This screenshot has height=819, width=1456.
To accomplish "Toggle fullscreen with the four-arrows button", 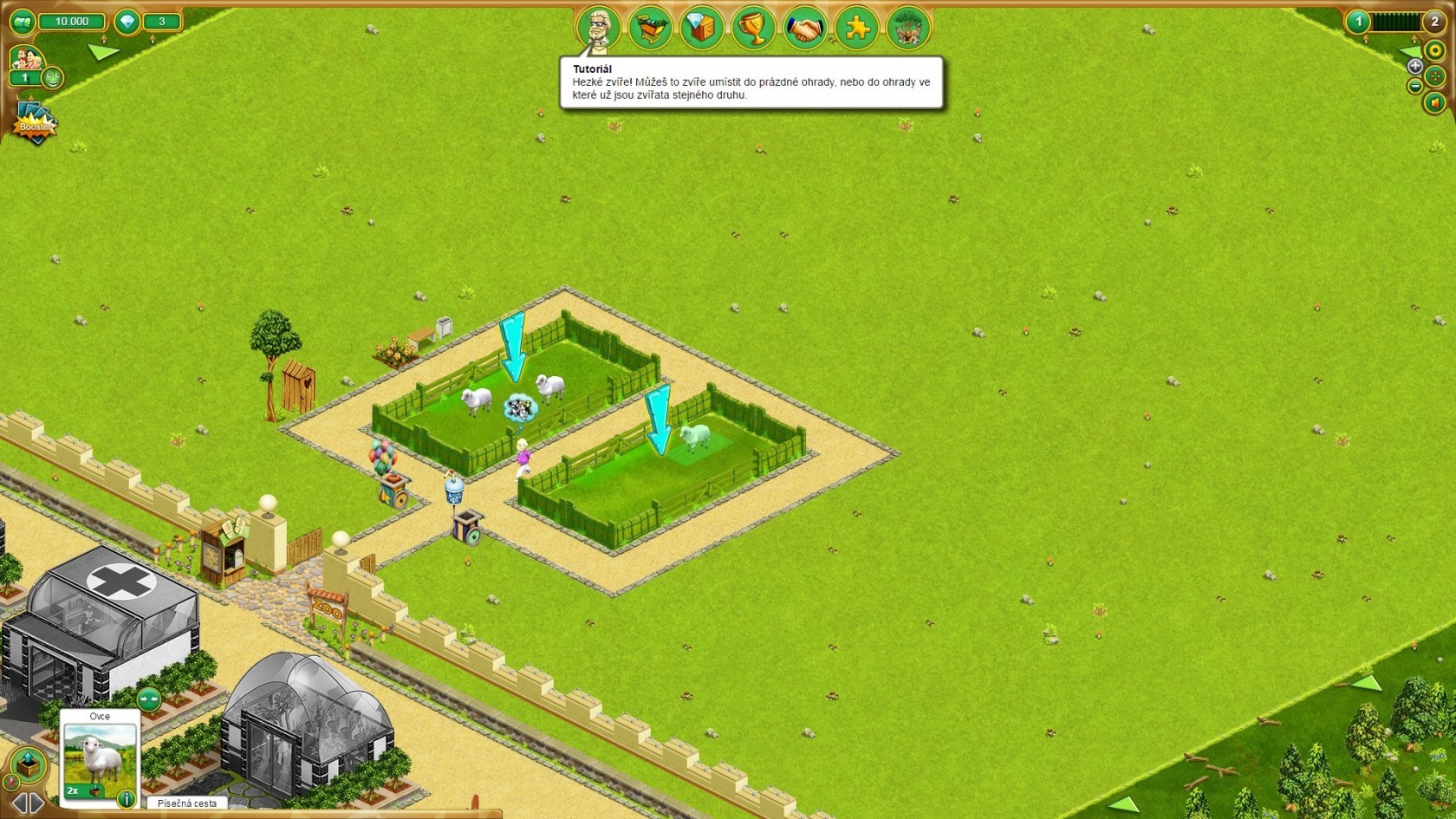I will coord(1435,76).
